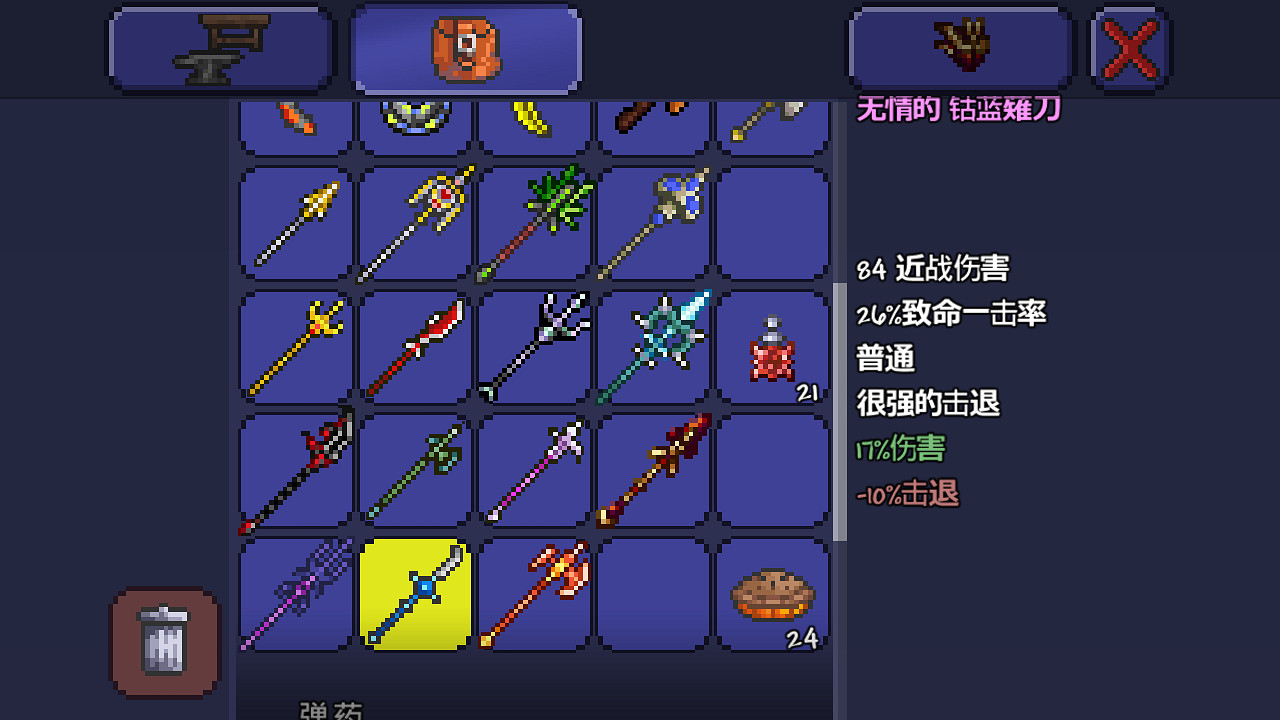Select the green leafy Chlorophyte Partisan
Viewport: 1280px width, 720px height.
click(x=533, y=222)
